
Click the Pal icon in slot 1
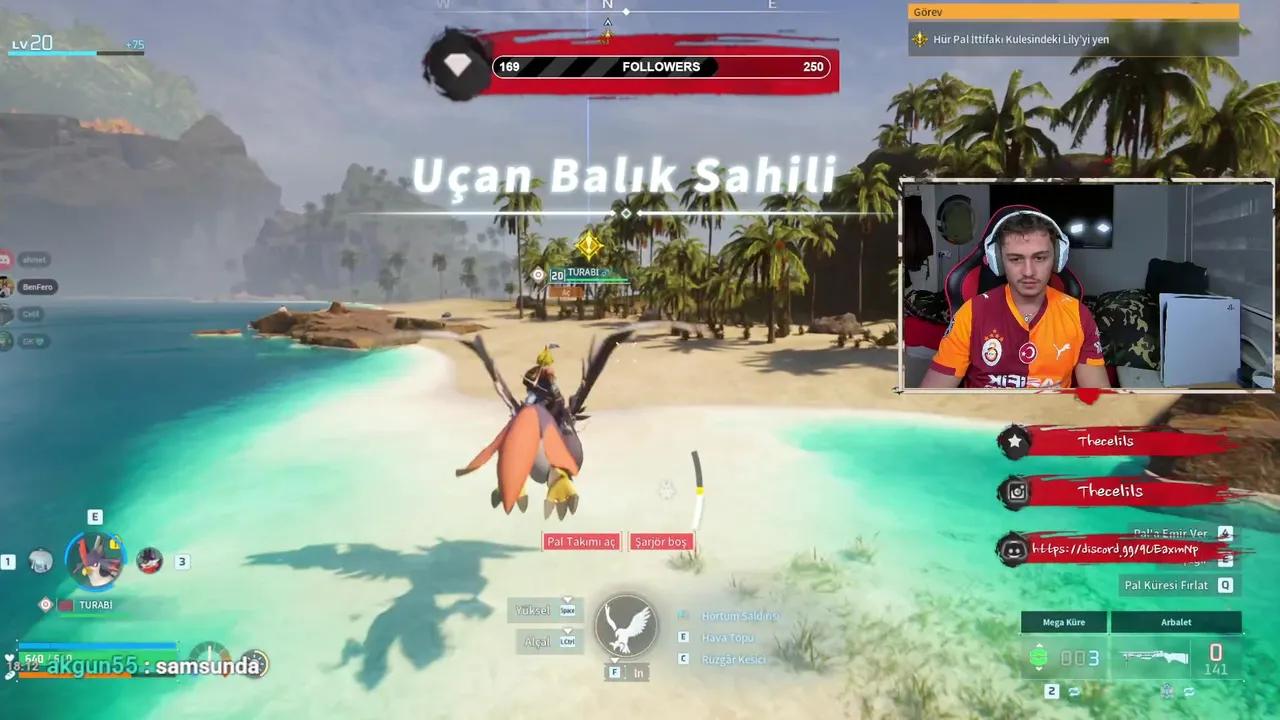pyautogui.click(x=39, y=561)
